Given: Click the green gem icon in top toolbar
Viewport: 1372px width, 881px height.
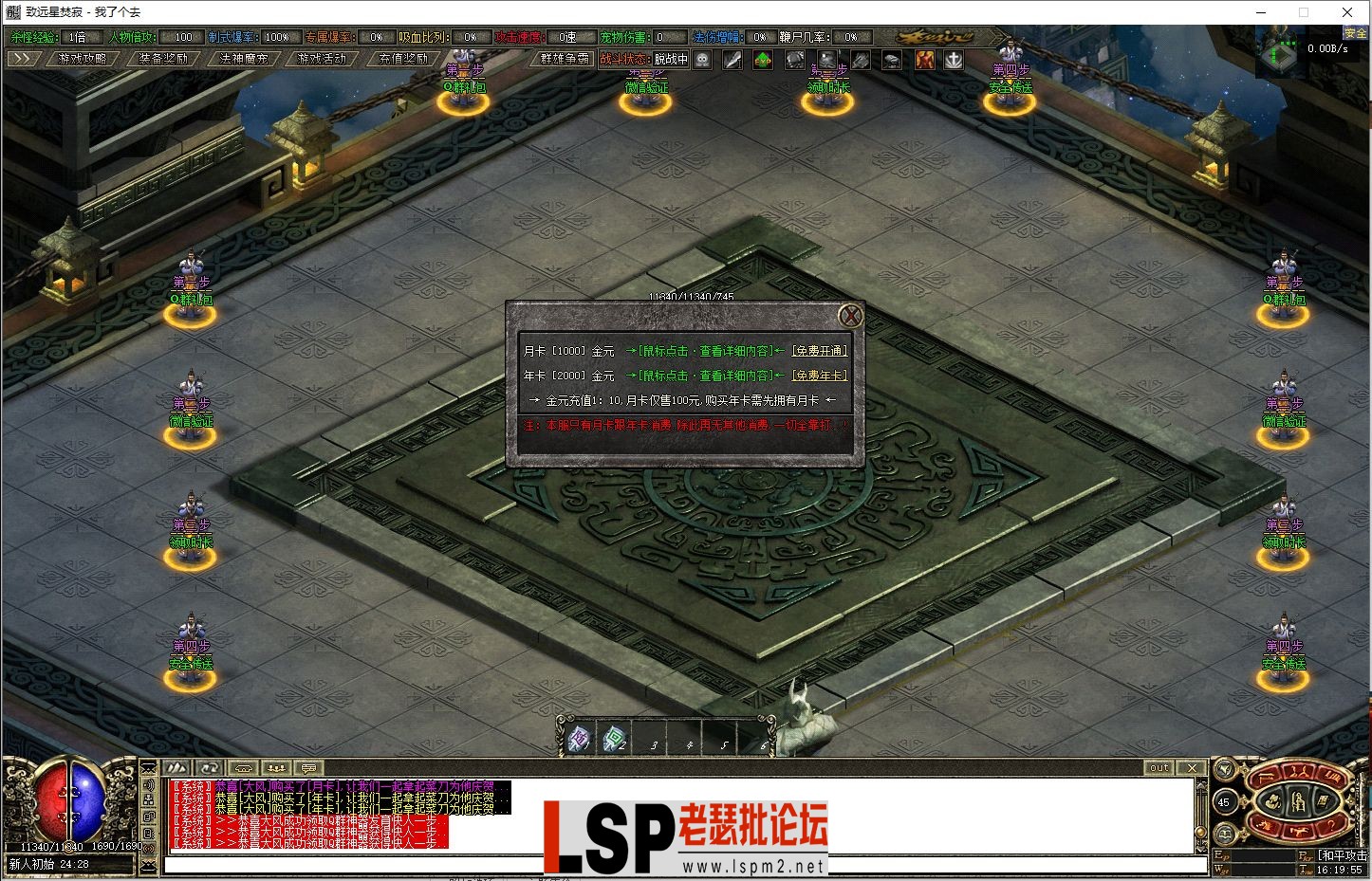Looking at the screenshot, I should tap(763, 60).
